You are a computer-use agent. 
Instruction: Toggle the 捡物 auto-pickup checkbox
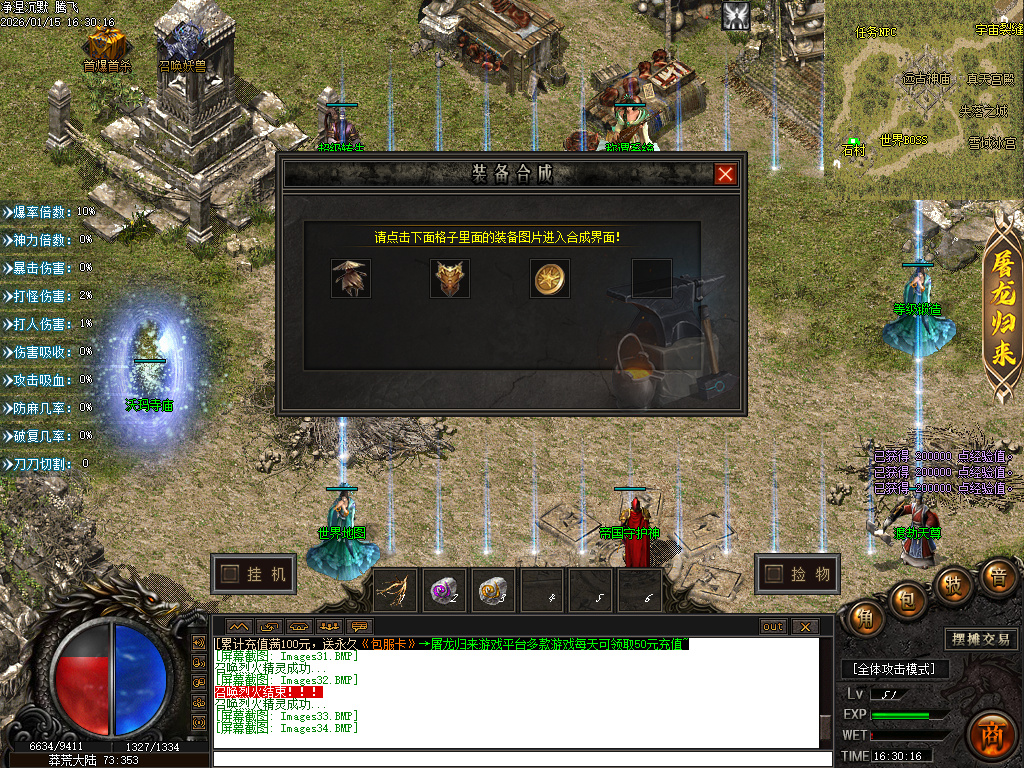tap(774, 574)
